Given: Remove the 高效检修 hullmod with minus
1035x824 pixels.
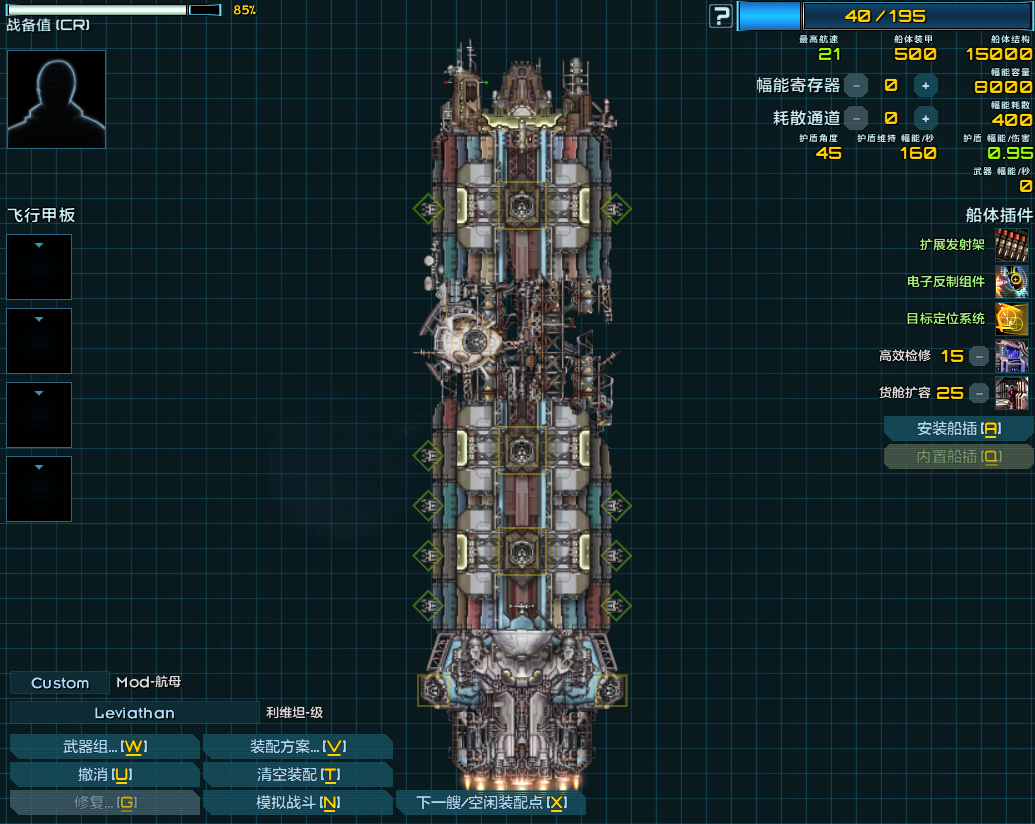Looking at the screenshot, I should [x=980, y=356].
